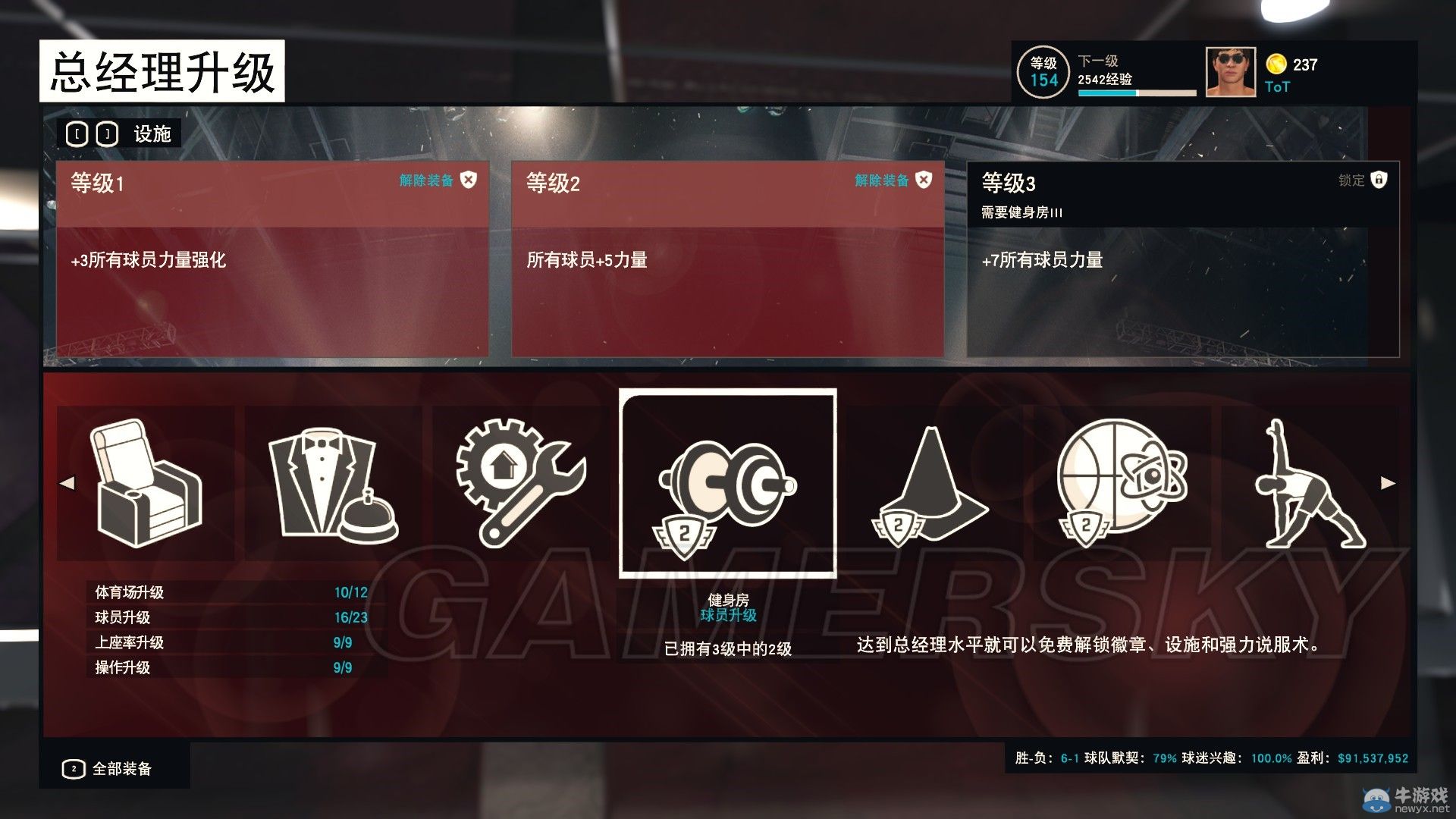This screenshot has width=1456, height=819.
Task: Unequip 等级2 via its X toggle
Action: point(923,181)
